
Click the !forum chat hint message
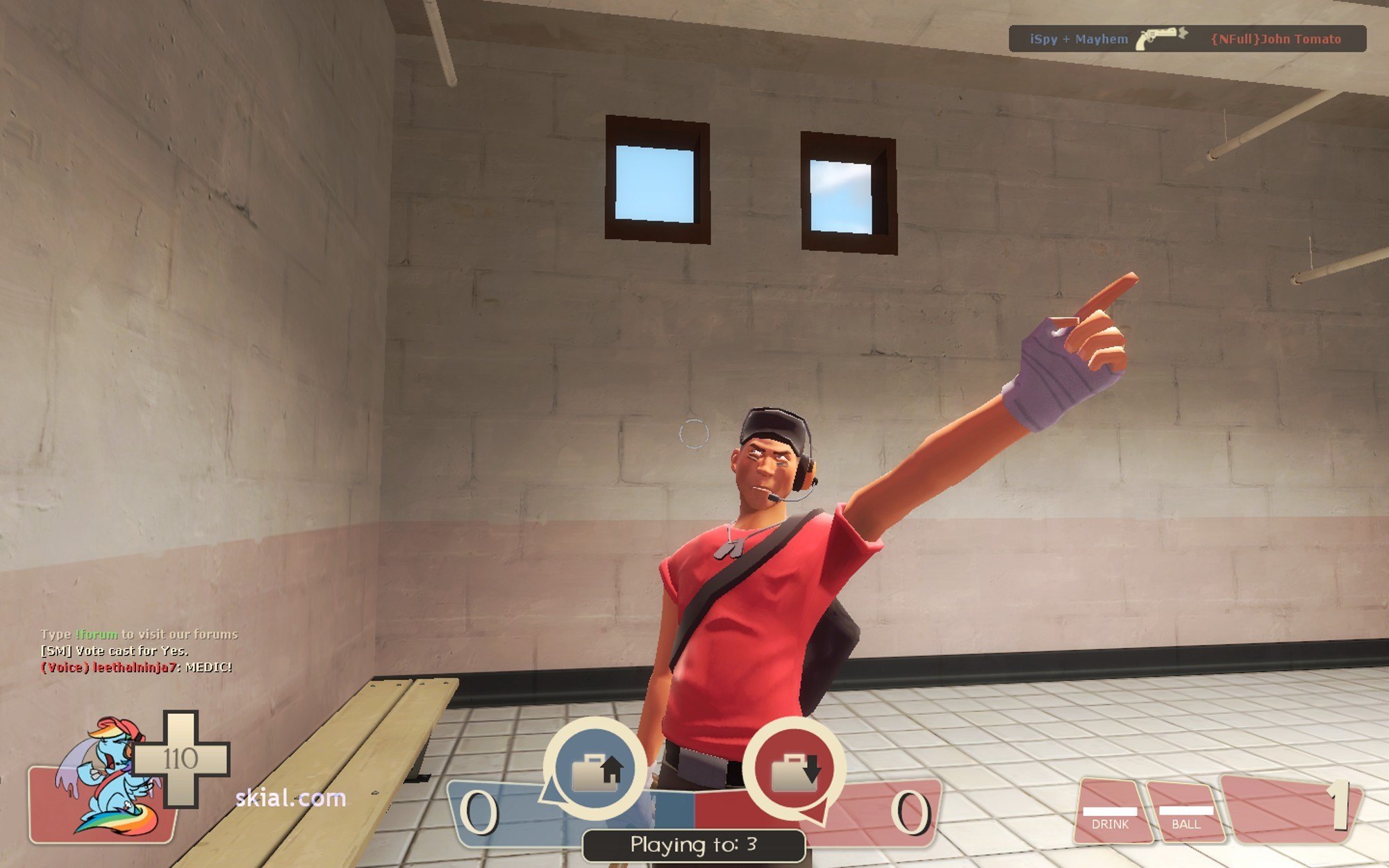point(139,634)
